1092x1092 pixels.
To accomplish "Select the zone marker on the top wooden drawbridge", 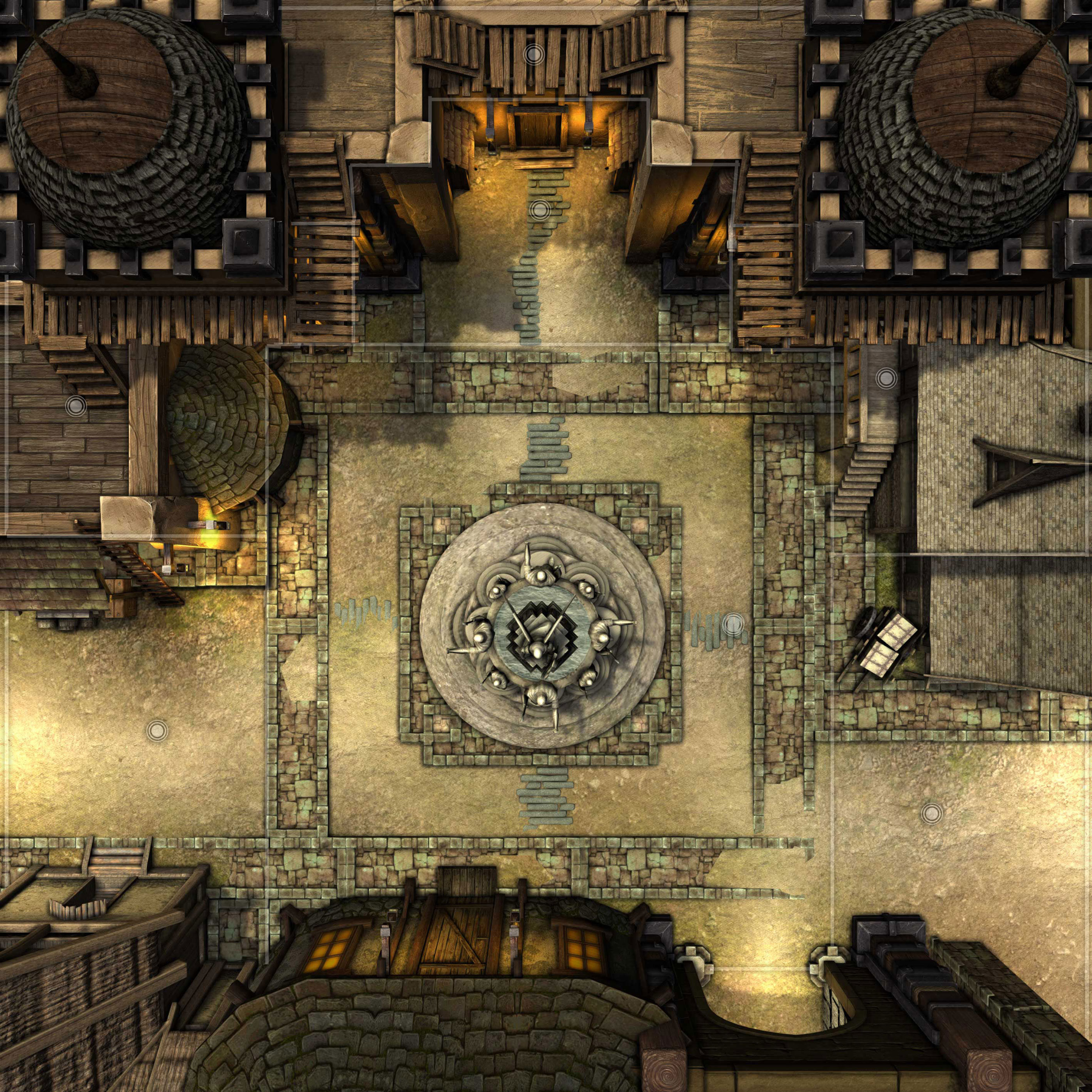I will tap(532, 55).
